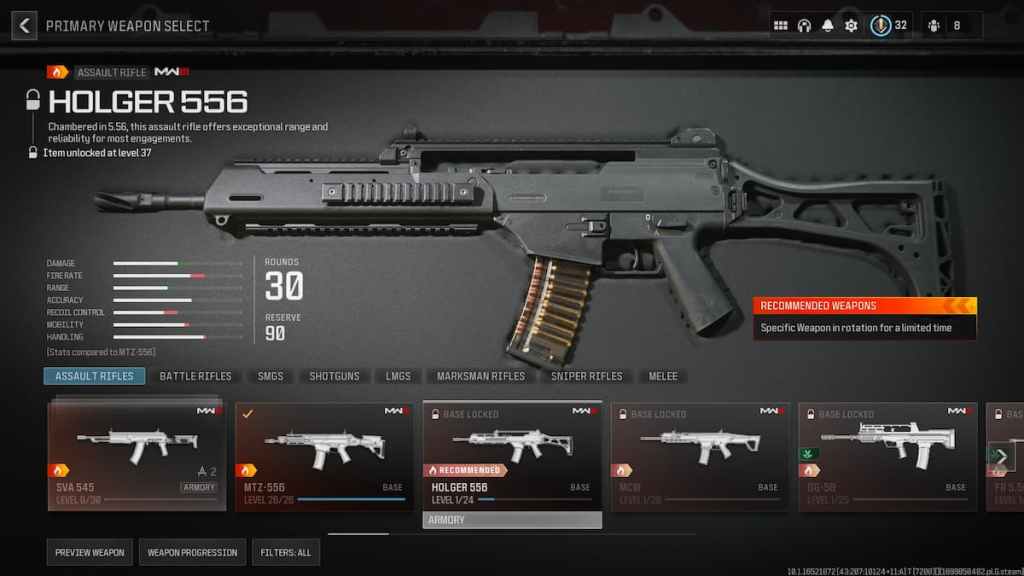This screenshot has height=576, width=1024.
Task: Open the Sniper Rifles tab
Action: [x=586, y=376]
